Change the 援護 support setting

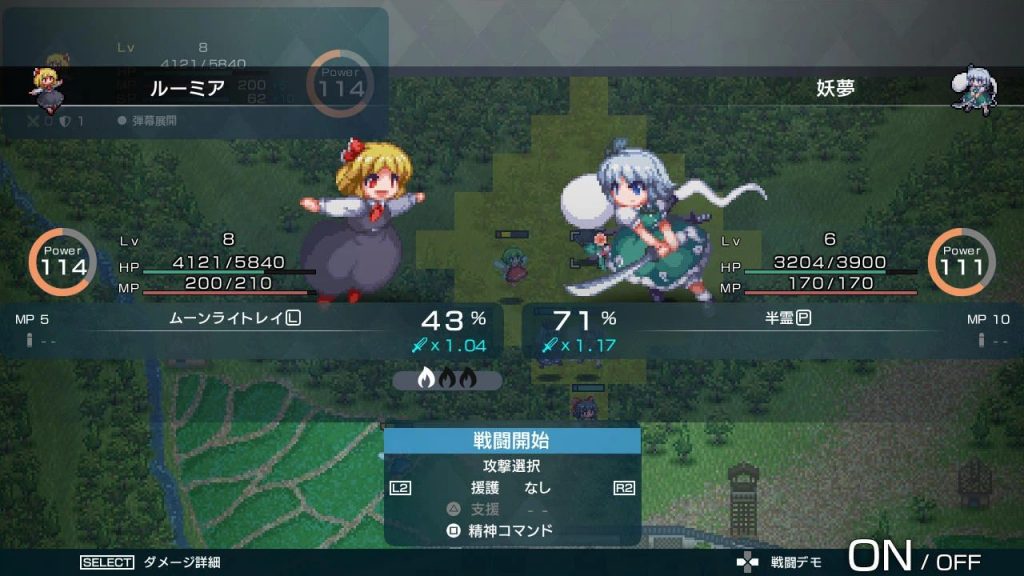512,488
